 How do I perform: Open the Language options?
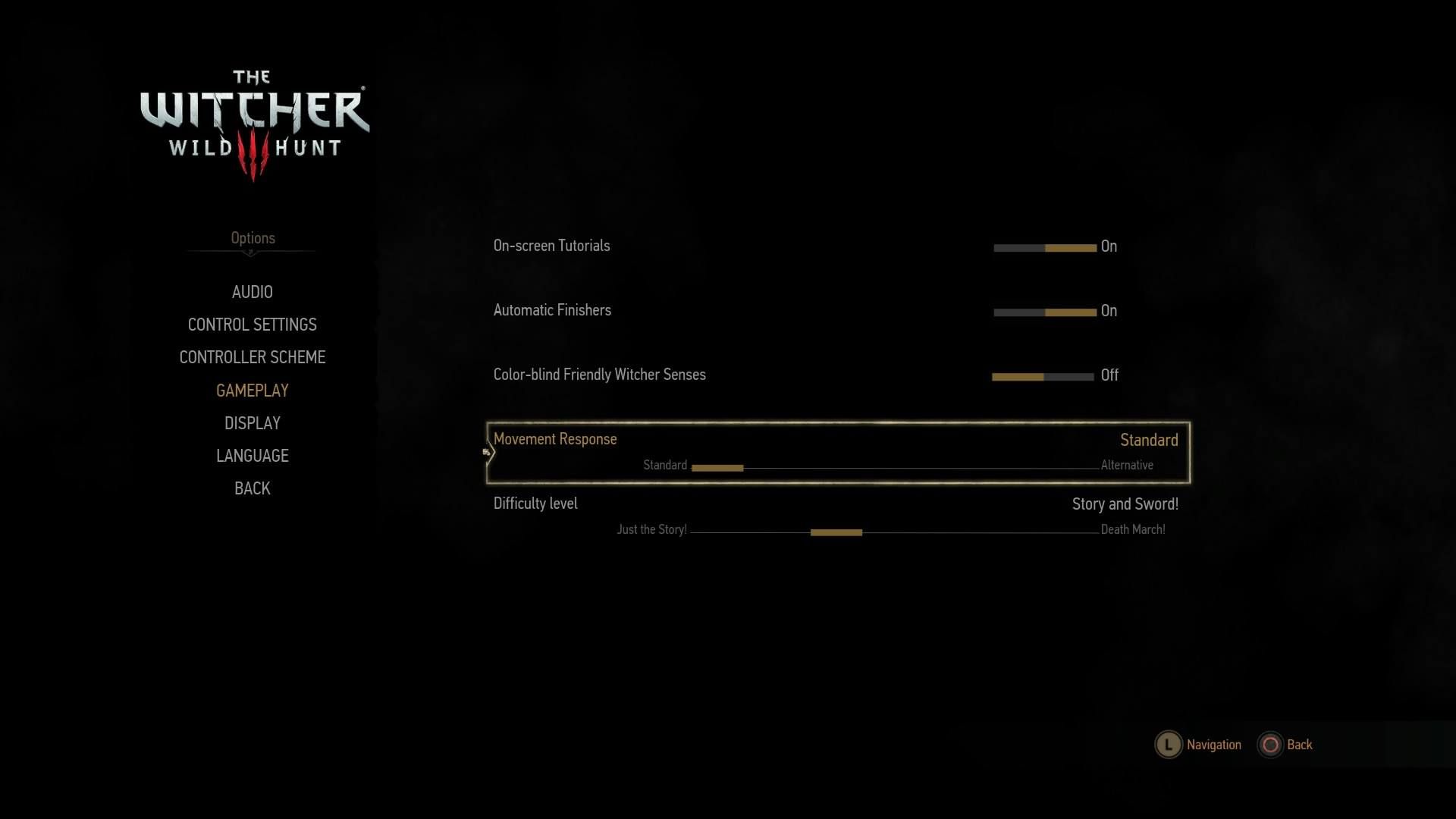pos(252,455)
